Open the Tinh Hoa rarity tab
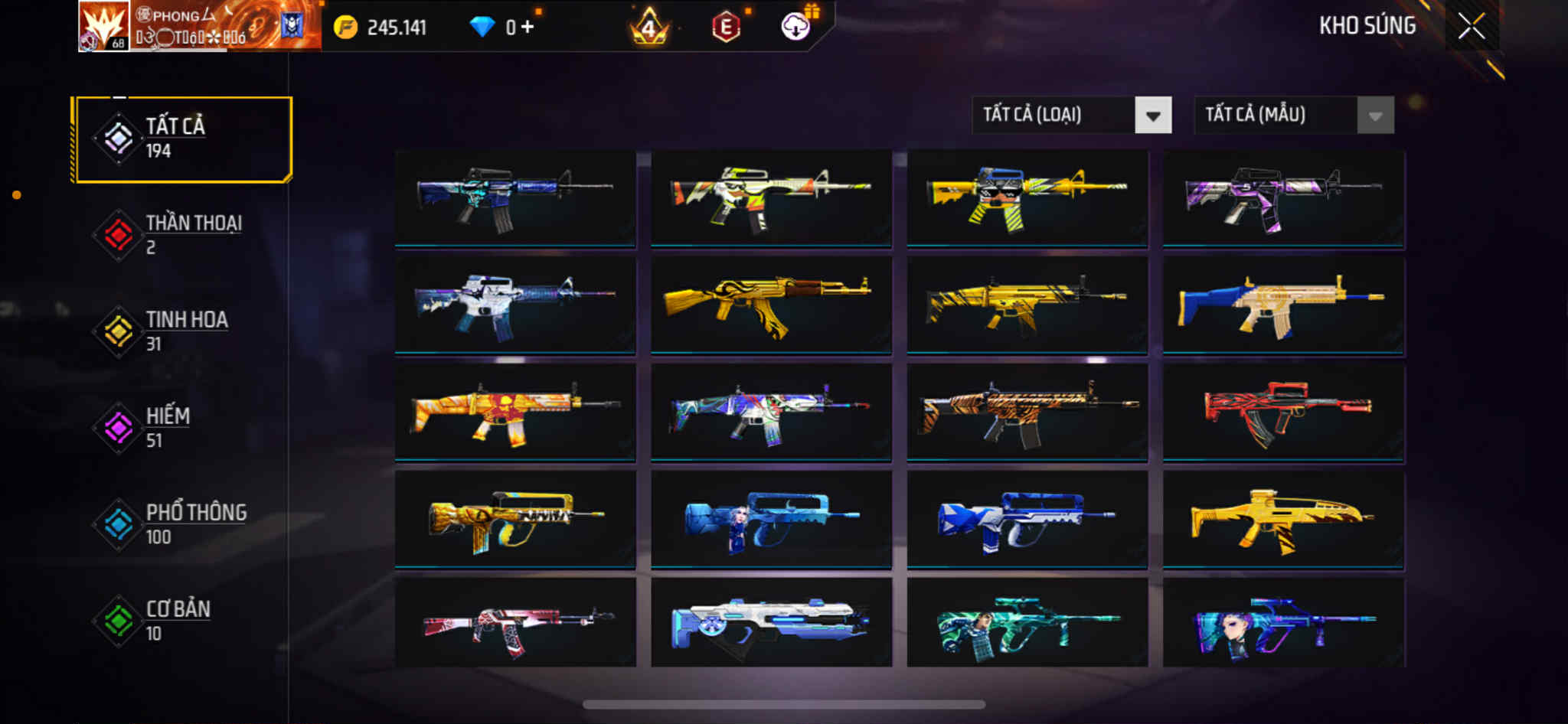The height and width of the screenshot is (724, 1568). click(x=182, y=331)
